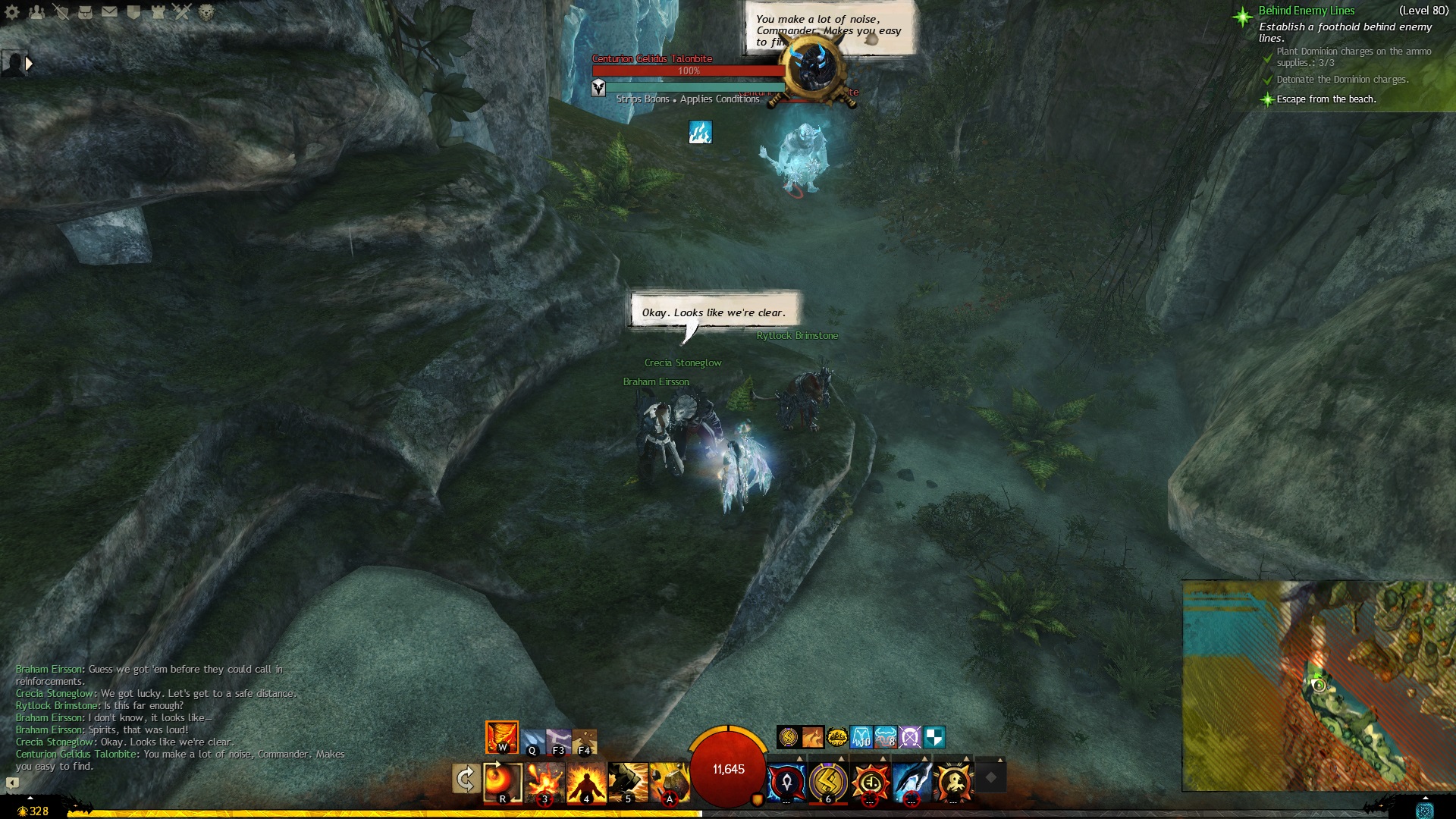Open the Hero panel sword-and-shield icon
The image size is (1456, 819).
point(61,12)
